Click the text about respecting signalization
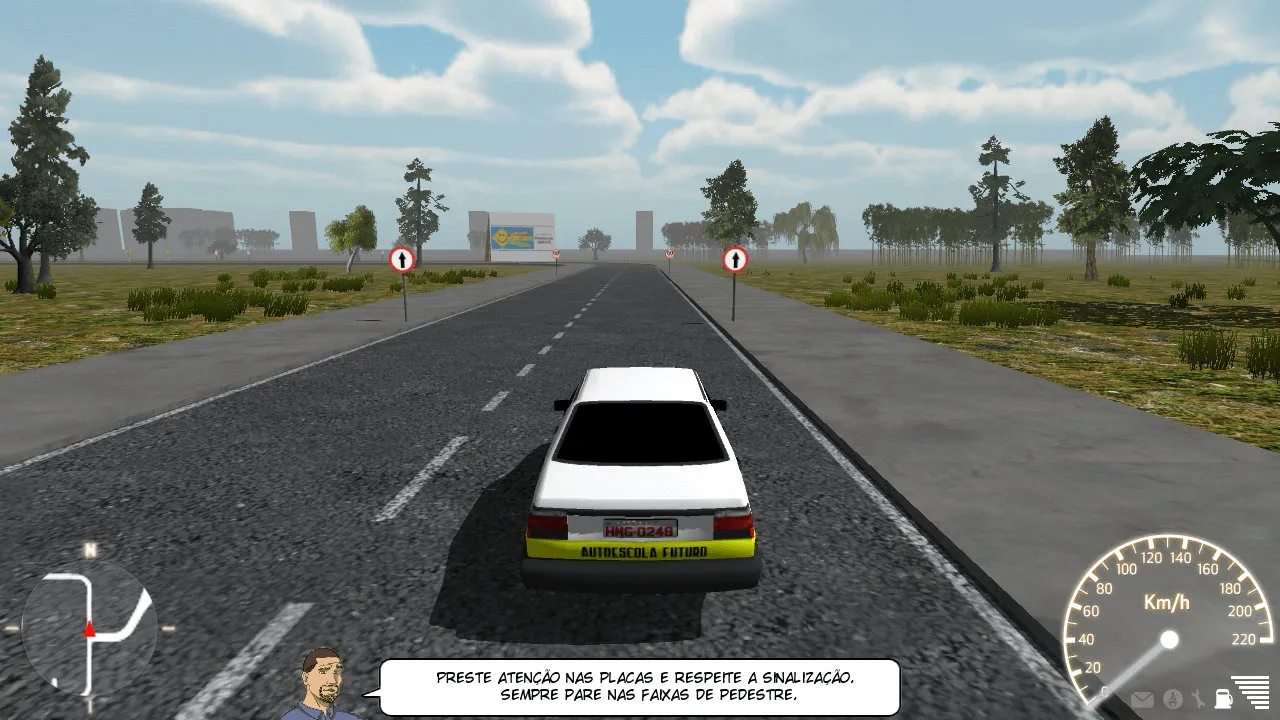1280x720 pixels. click(645, 675)
